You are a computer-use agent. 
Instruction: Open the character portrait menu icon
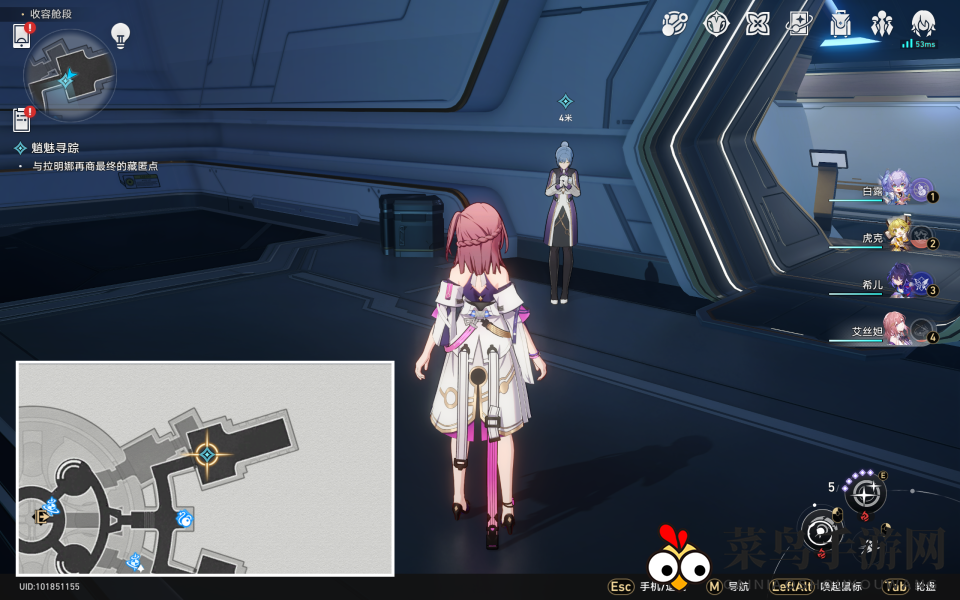pos(922,24)
